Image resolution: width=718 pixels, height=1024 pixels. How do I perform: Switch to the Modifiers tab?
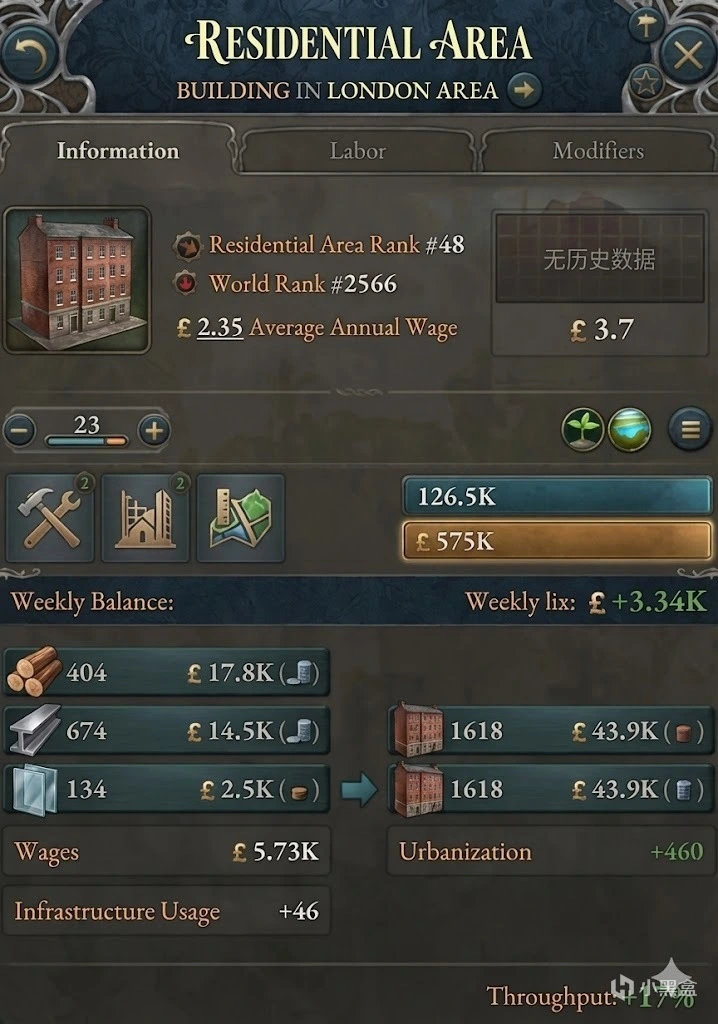[598, 151]
